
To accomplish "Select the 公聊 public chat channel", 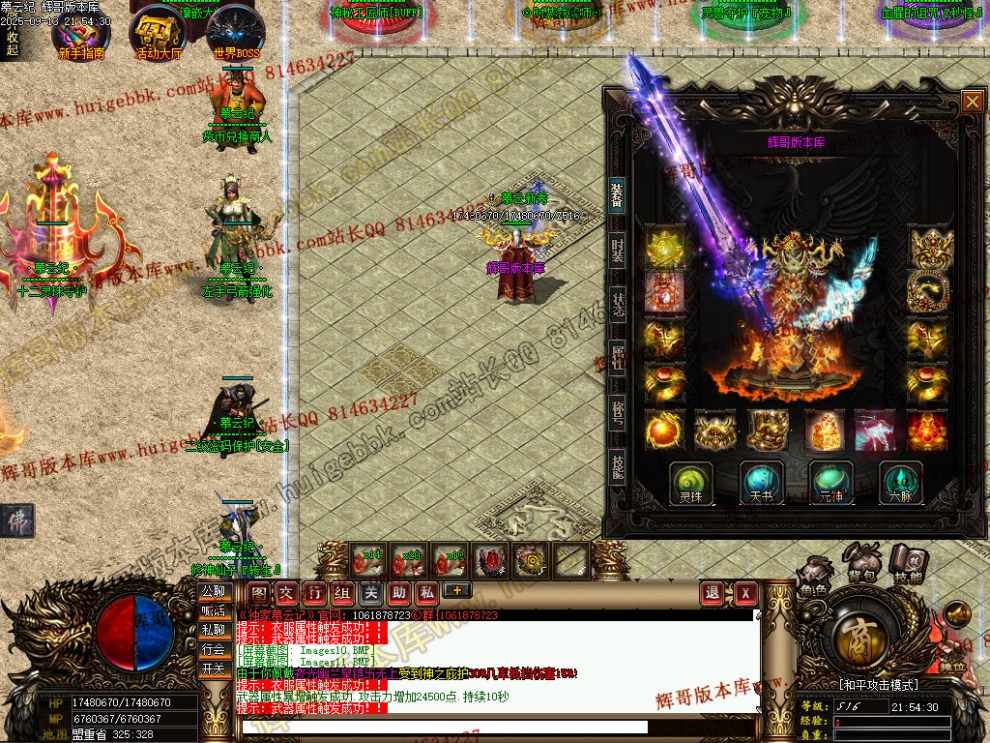I will (x=213, y=591).
